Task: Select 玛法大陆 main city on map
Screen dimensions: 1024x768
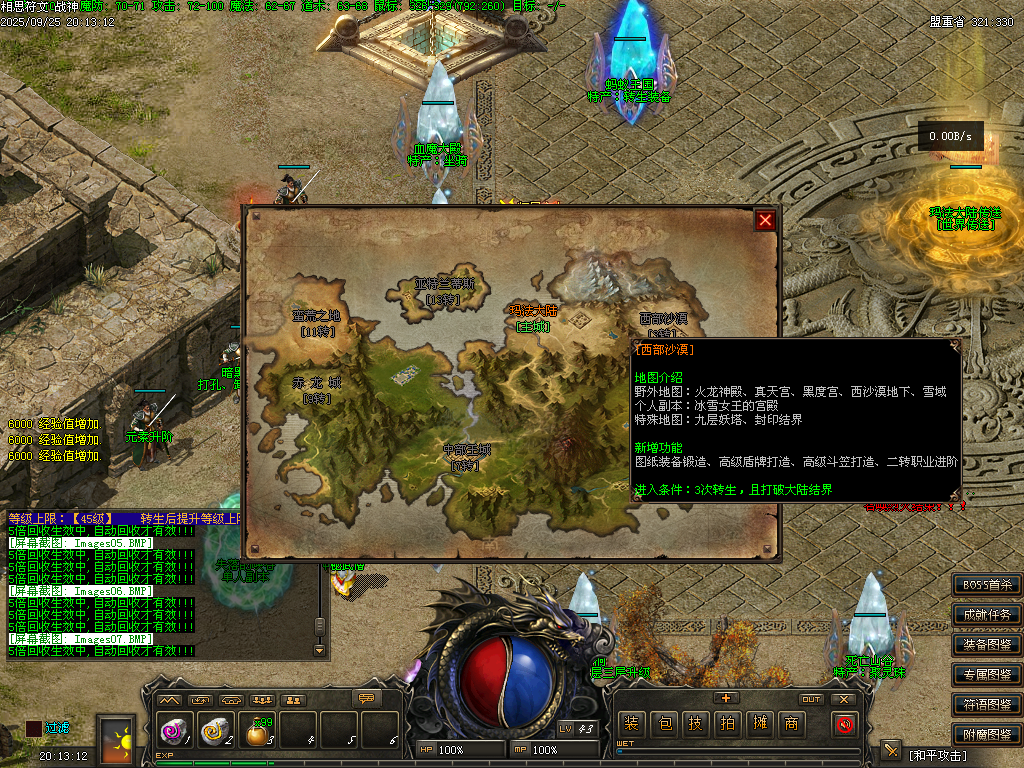Action: click(535, 318)
